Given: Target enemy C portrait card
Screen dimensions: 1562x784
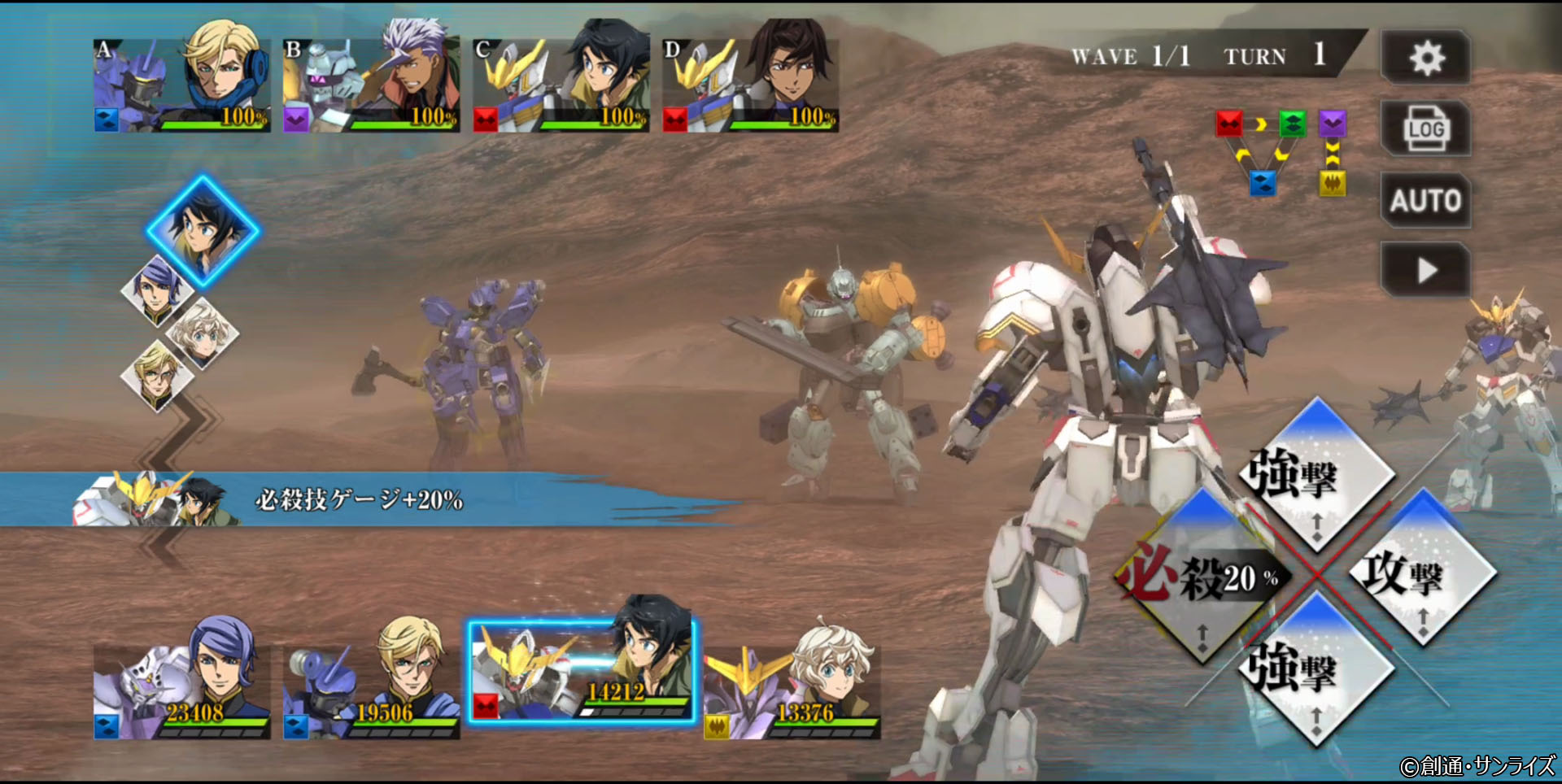Looking at the screenshot, I should click(561, 85).
